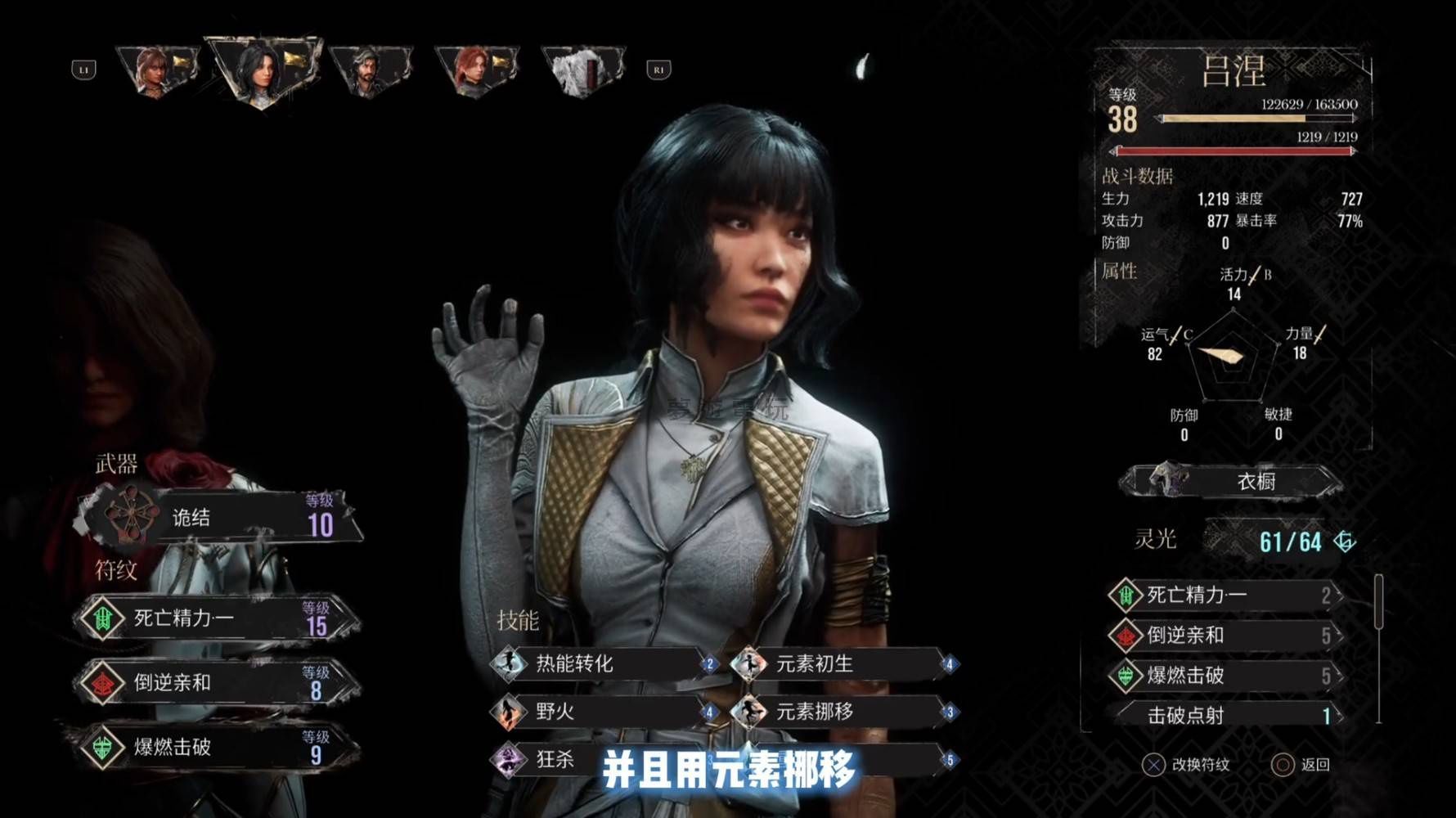Select the 热能转化 skill
Image resolution: width=1456 pixels, height=818 pixels.
point(604,663)
